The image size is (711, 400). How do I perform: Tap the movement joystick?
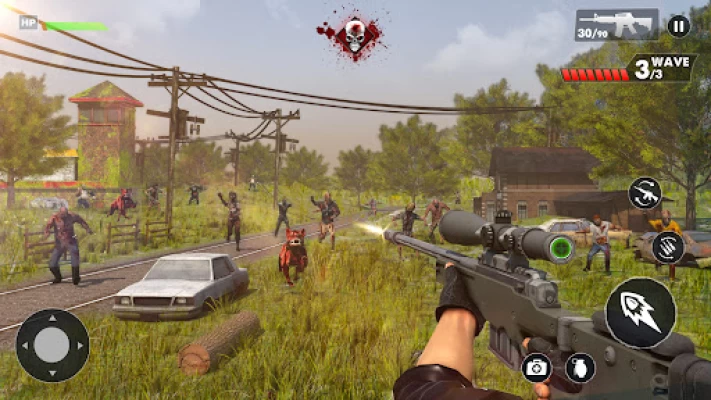52,346
